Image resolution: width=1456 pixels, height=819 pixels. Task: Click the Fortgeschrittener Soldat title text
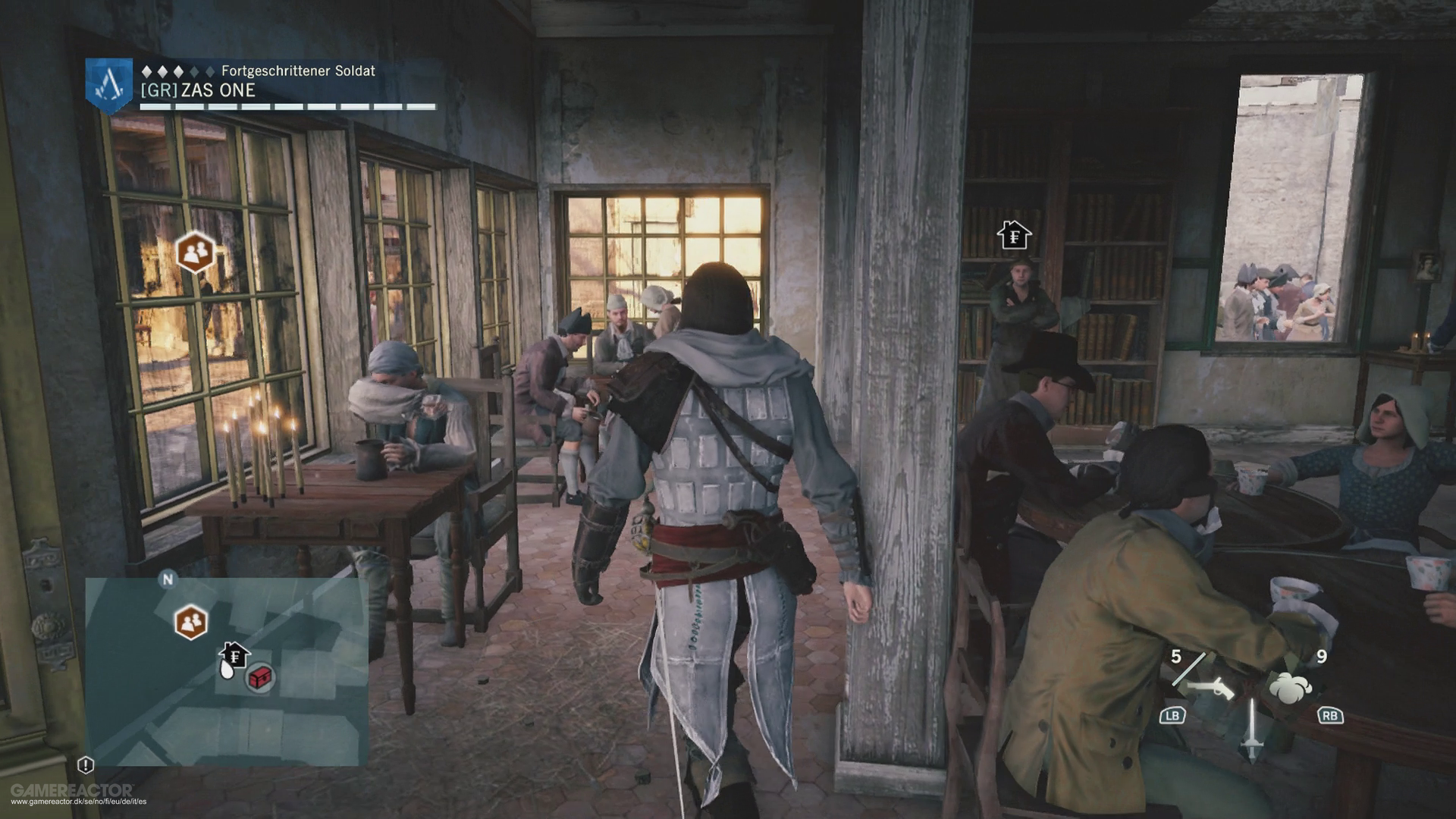[299, 71]
